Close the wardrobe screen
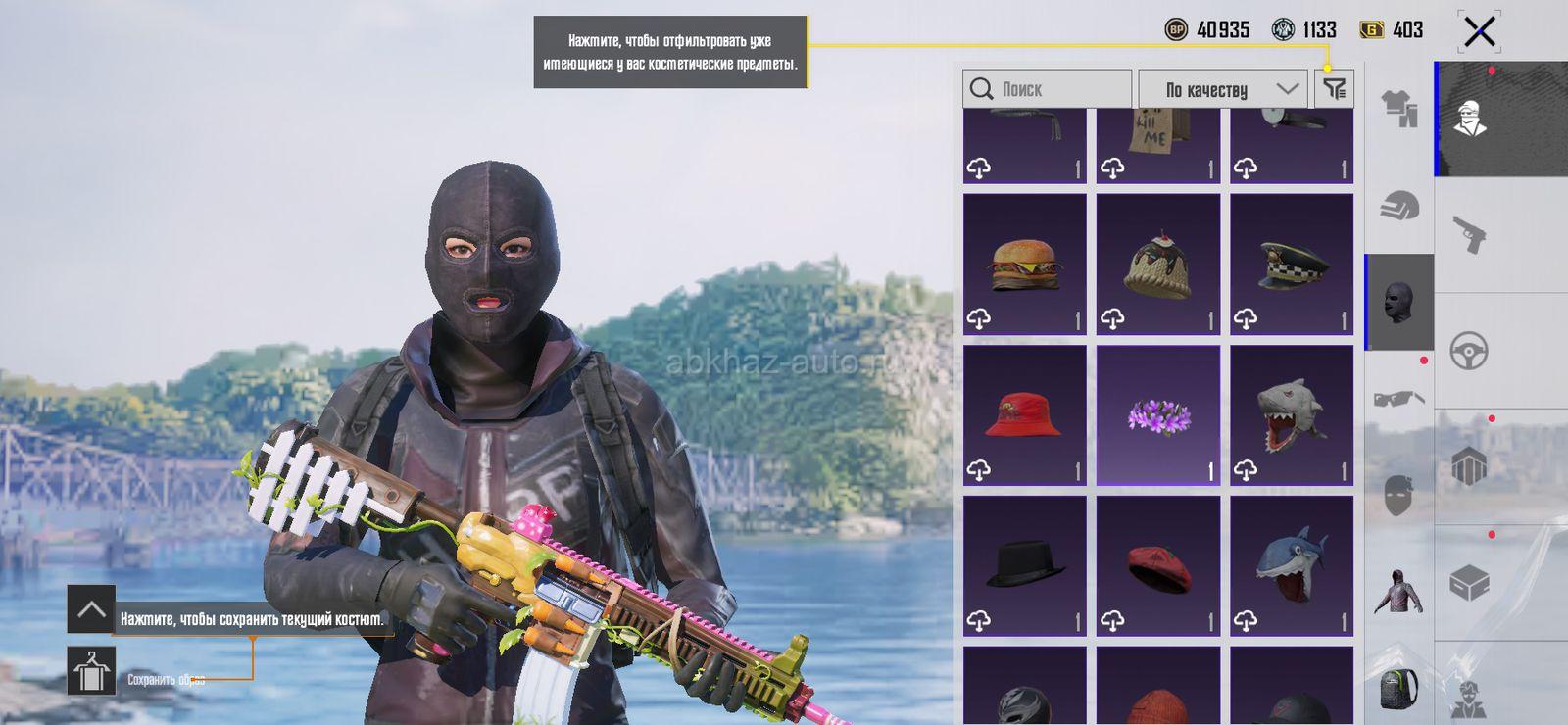 coord(1479,31)
